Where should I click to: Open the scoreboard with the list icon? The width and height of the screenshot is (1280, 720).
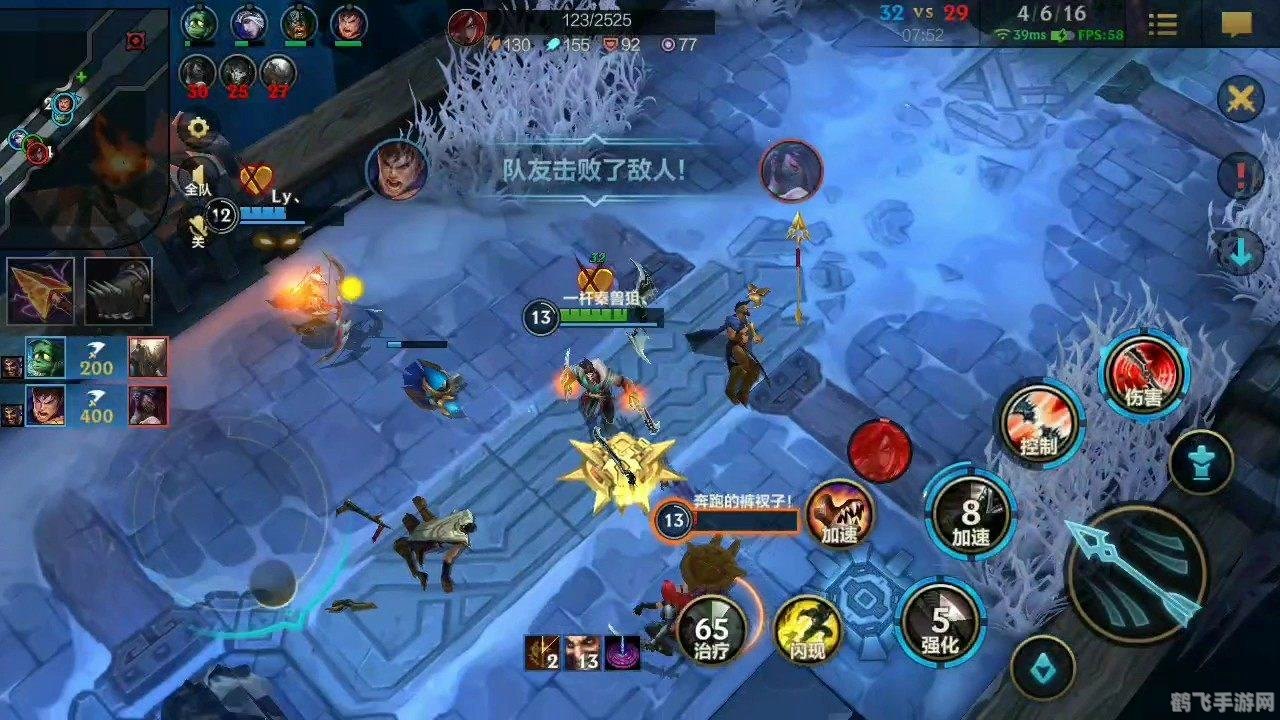(x=1162, y=24)
